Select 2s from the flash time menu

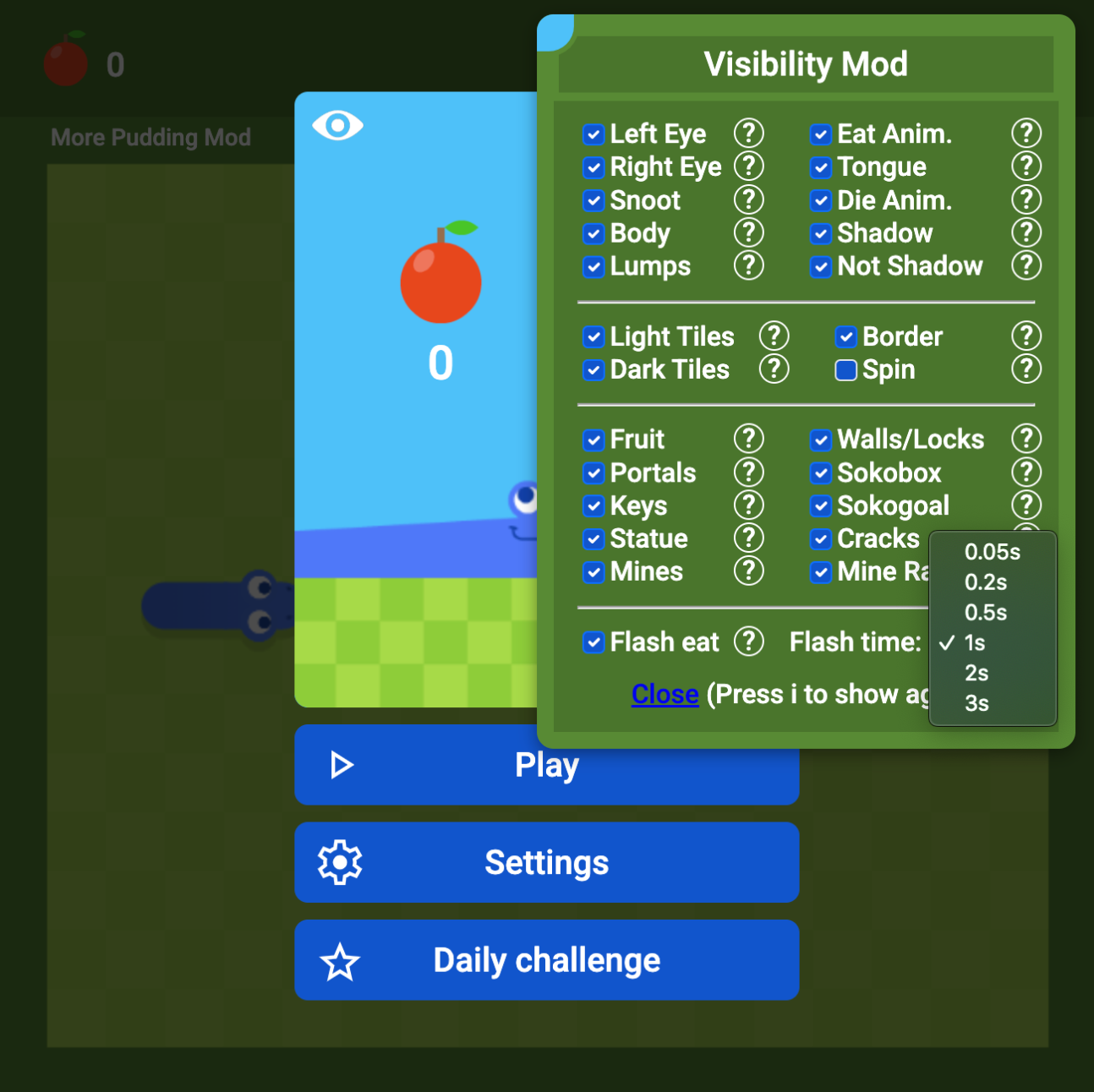click(976, 673)
